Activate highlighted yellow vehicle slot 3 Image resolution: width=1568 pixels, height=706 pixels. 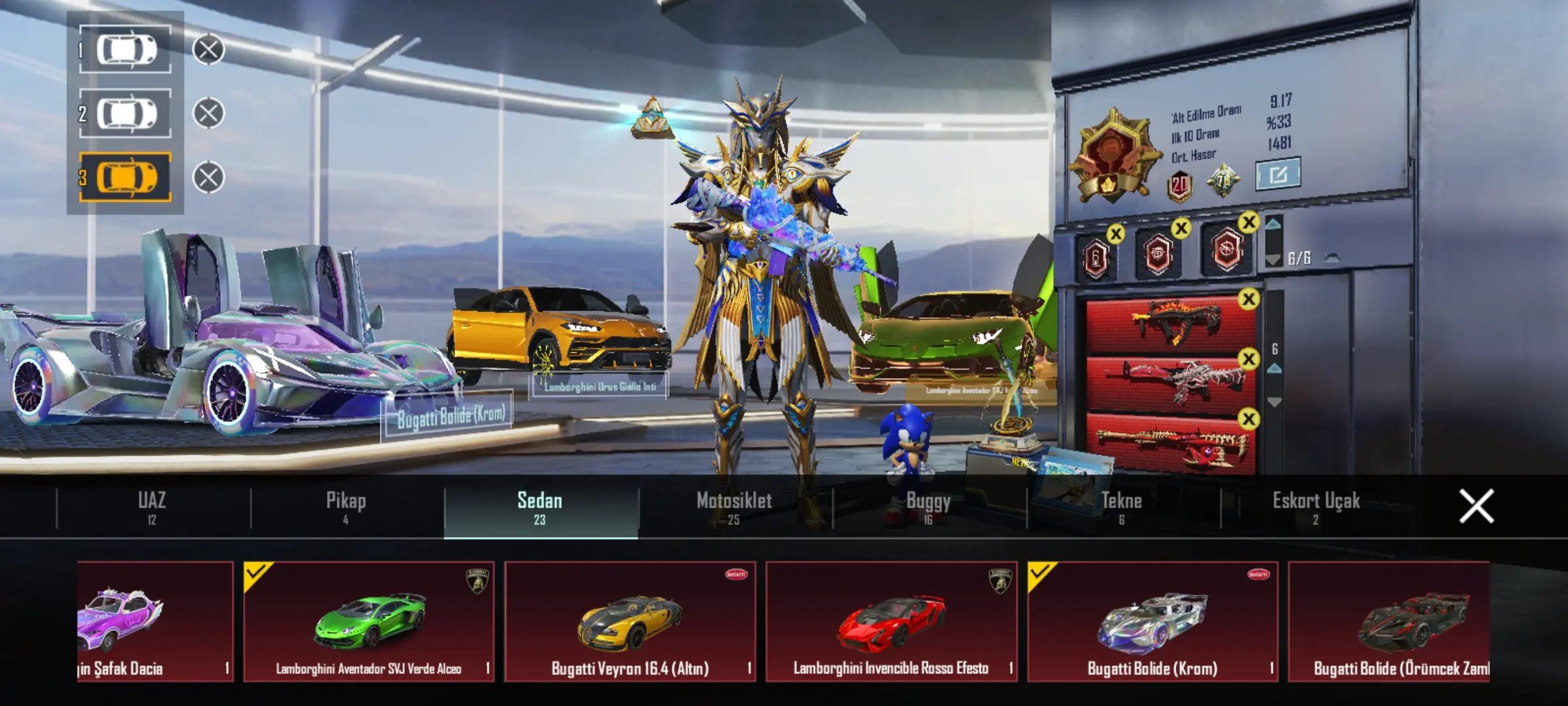(x=126, y=177)
